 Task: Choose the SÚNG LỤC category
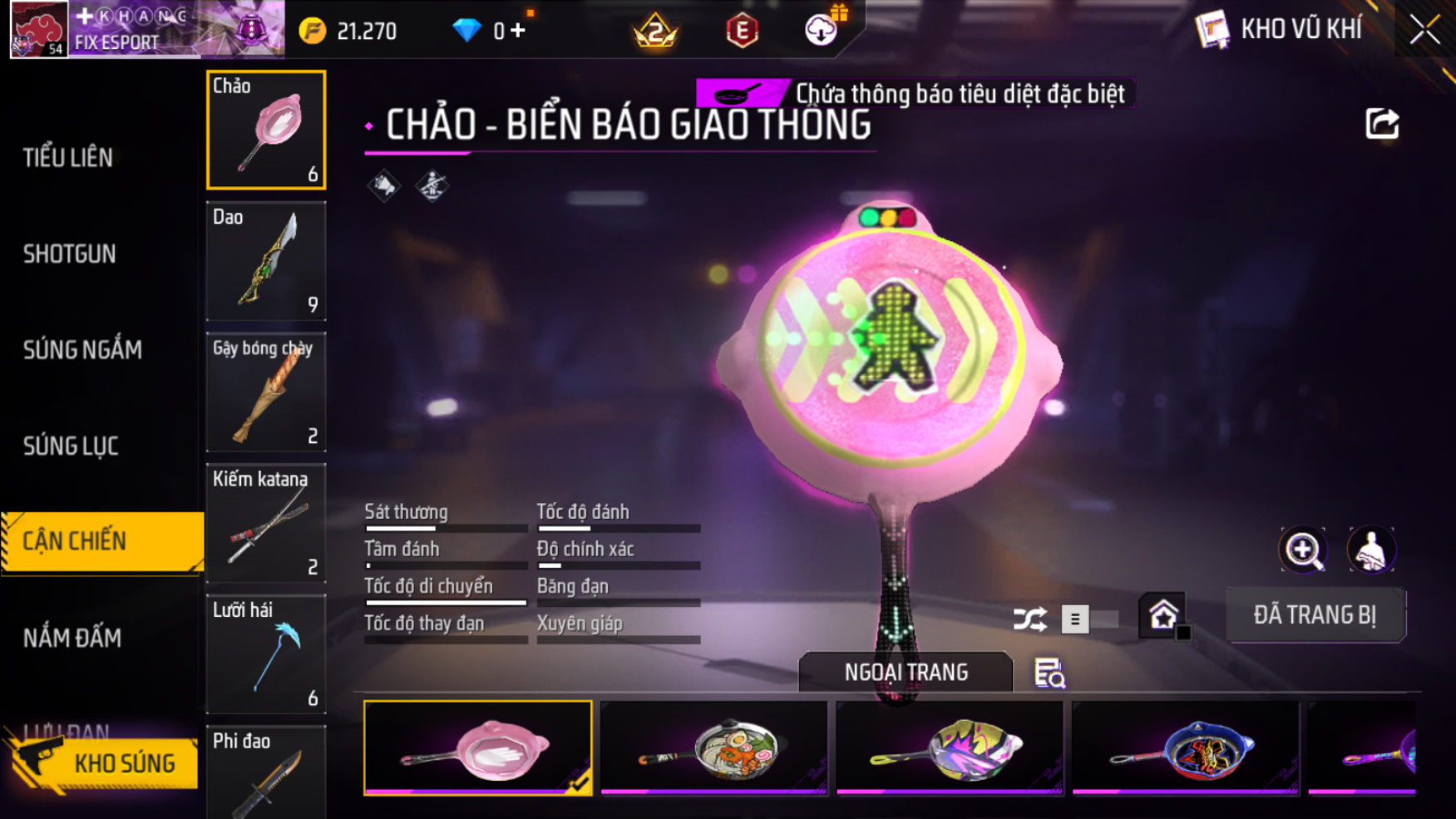click(71, 447)
